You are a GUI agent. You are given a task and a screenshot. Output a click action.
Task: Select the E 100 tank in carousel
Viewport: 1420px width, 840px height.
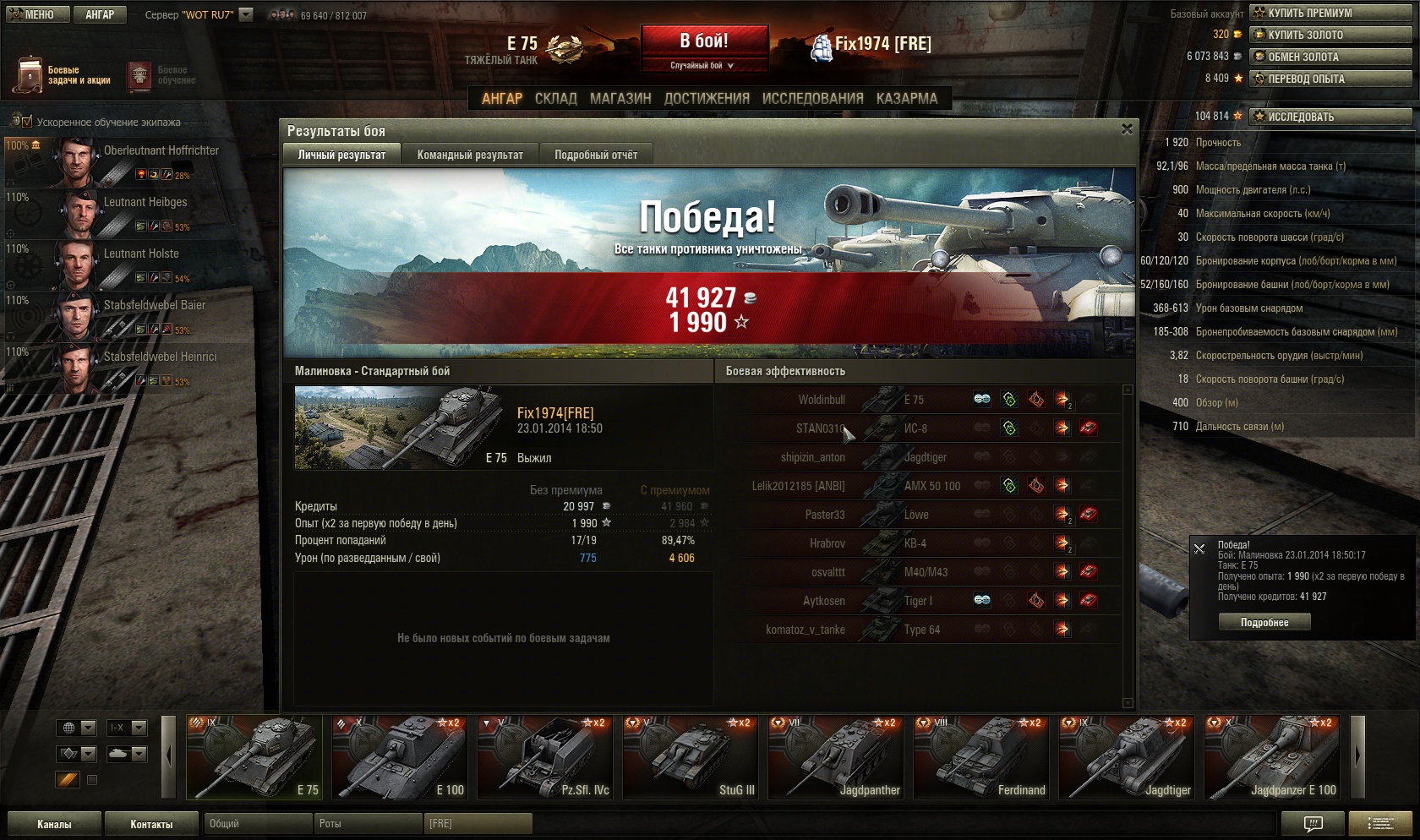(400, 757)
